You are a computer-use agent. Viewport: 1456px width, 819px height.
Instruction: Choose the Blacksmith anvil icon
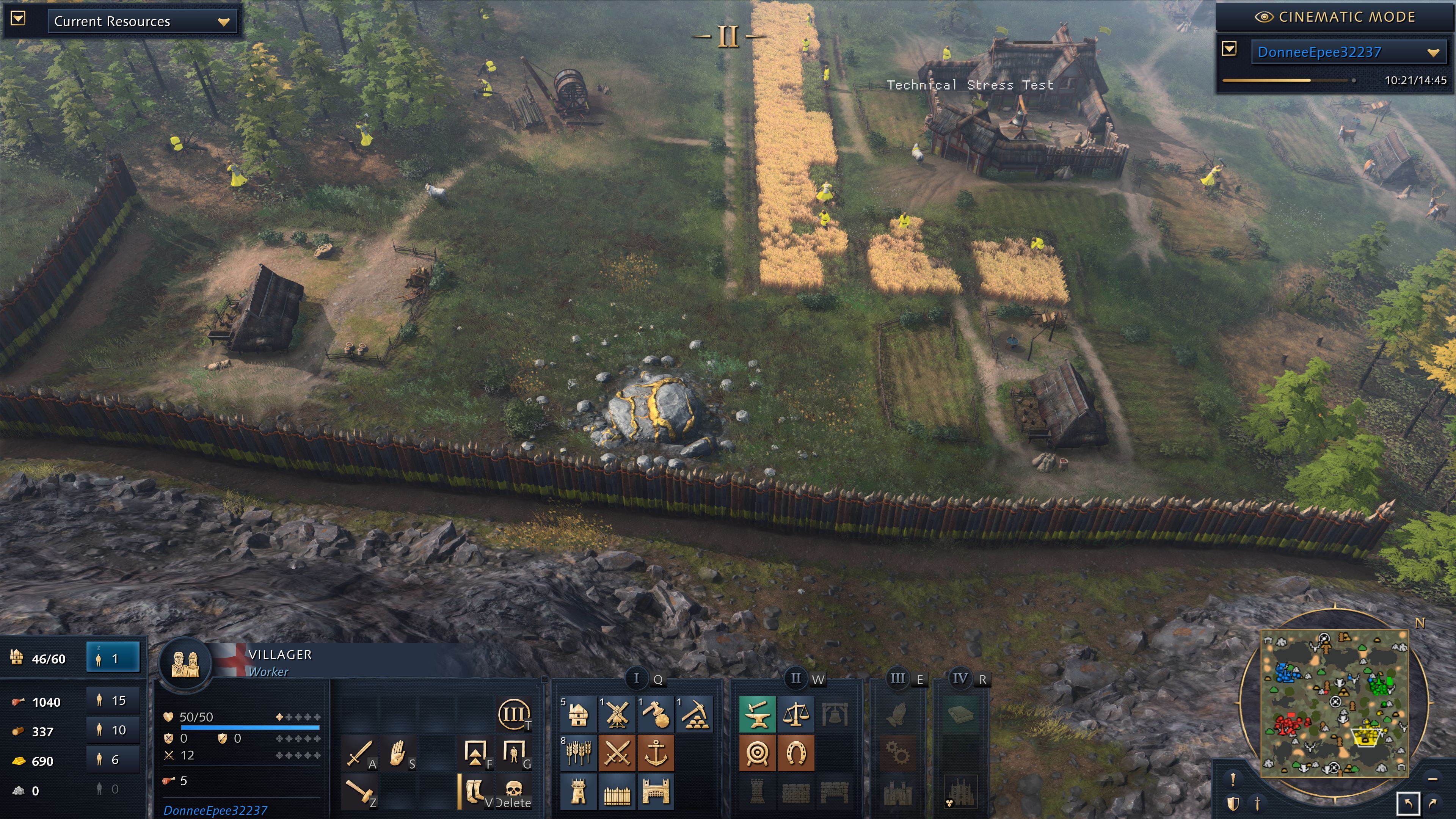click(x=758, y=715)
